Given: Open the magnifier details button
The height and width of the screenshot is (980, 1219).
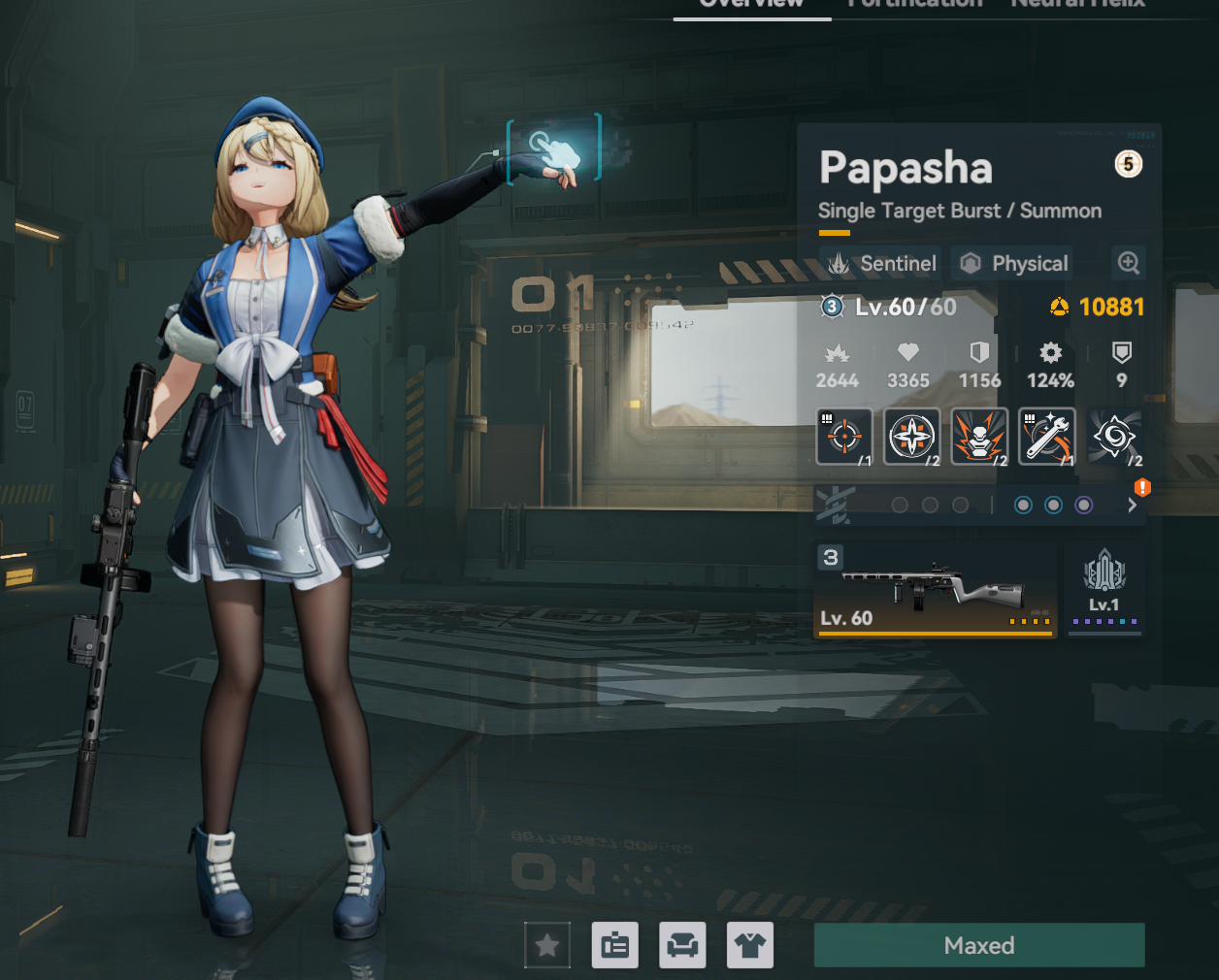Looking at the screenshot, I should point(1128,263).
